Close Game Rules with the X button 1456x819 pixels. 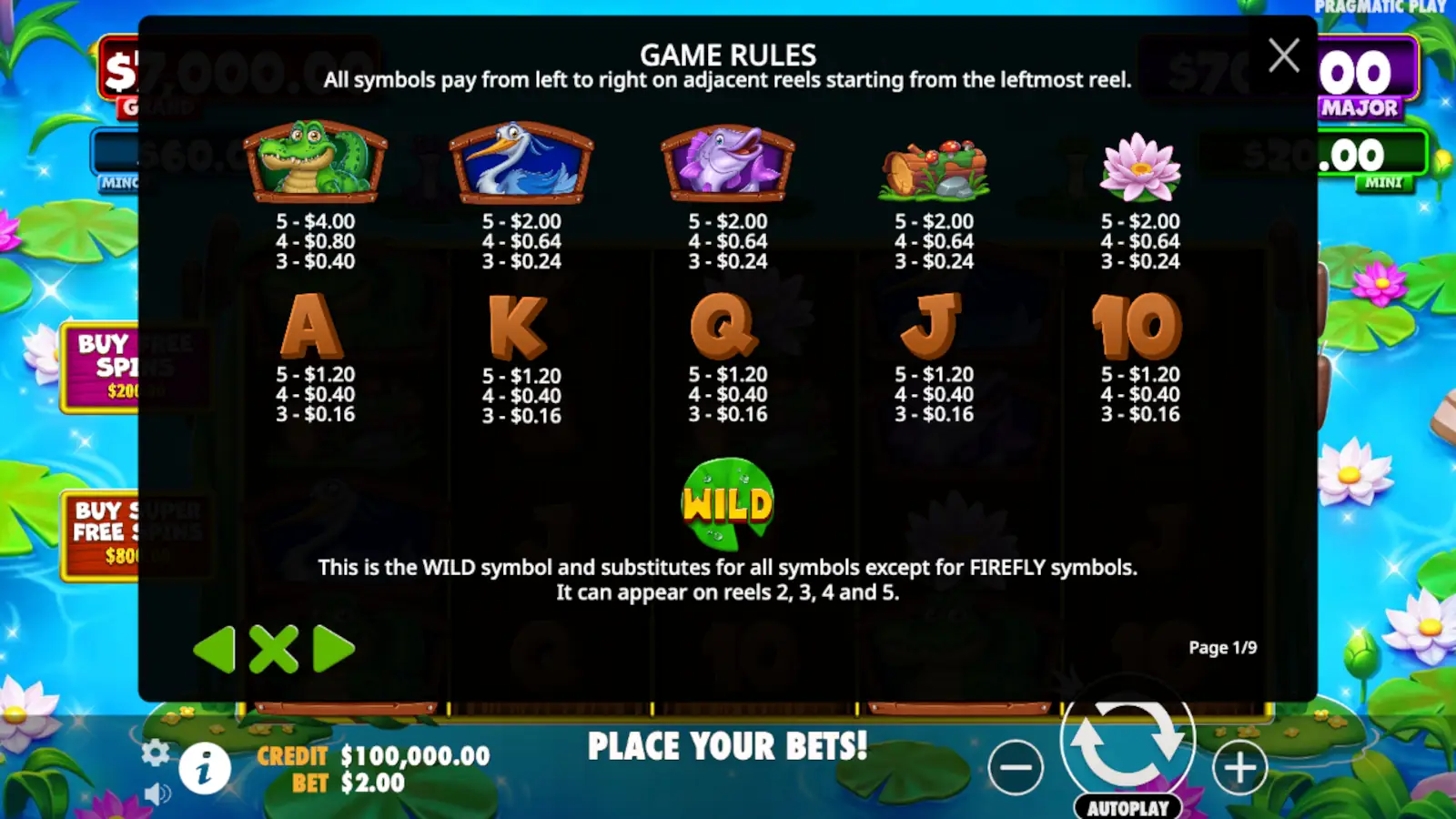1284,56
